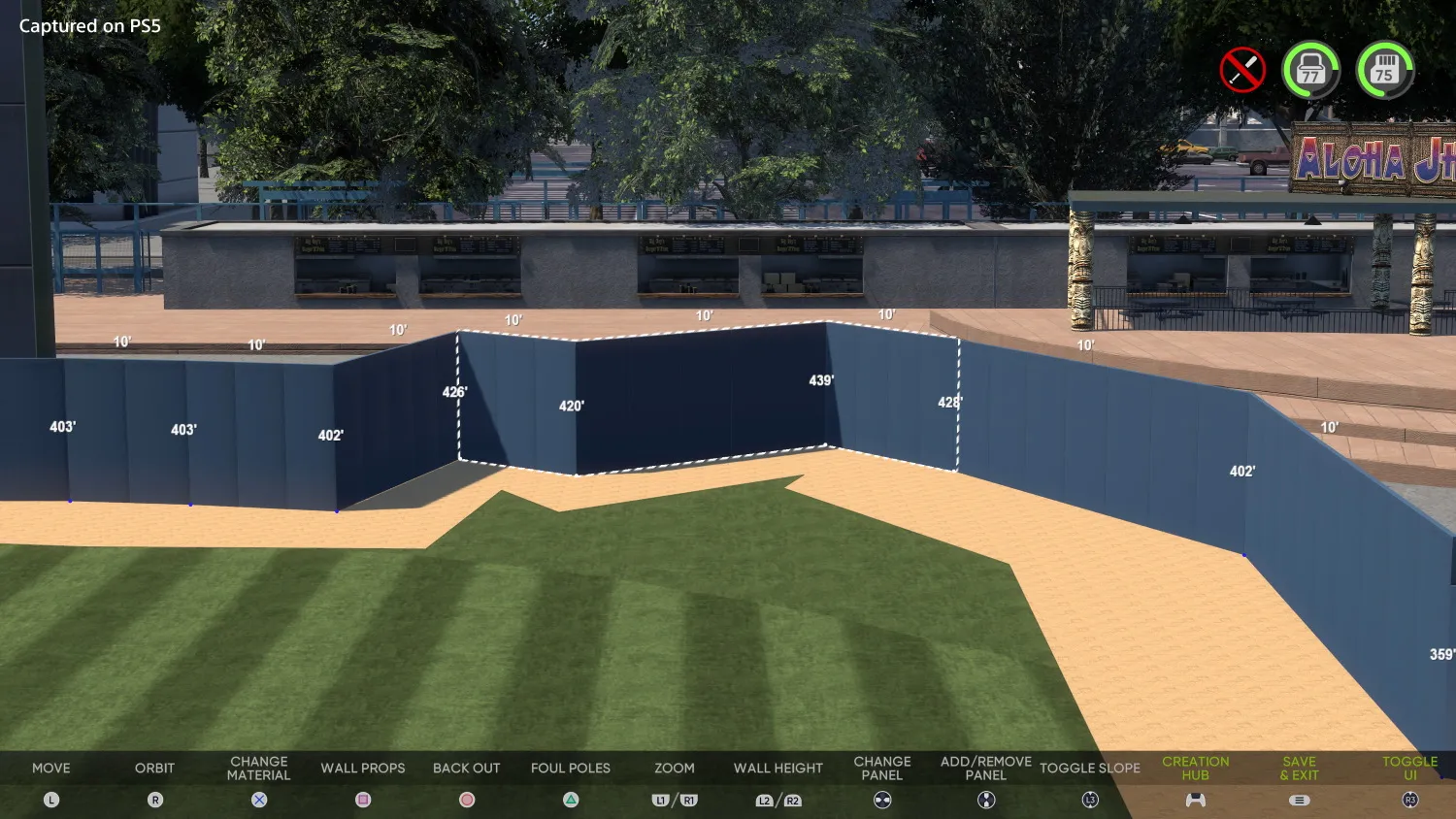Click the Wall Height L2/R2 trigger icon

pyautogui.click(x=778, y=800)
